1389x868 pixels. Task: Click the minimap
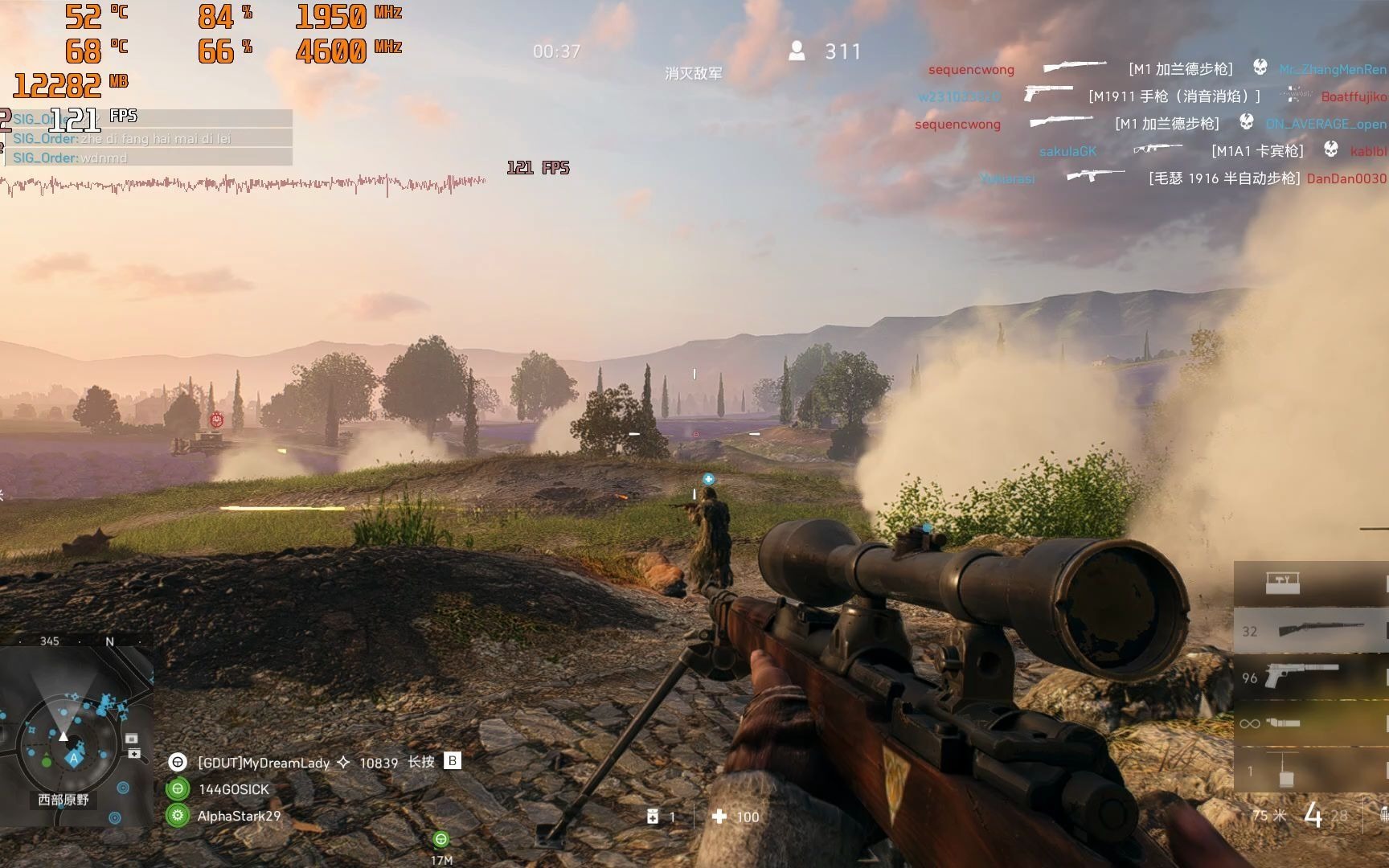point(75,735)
